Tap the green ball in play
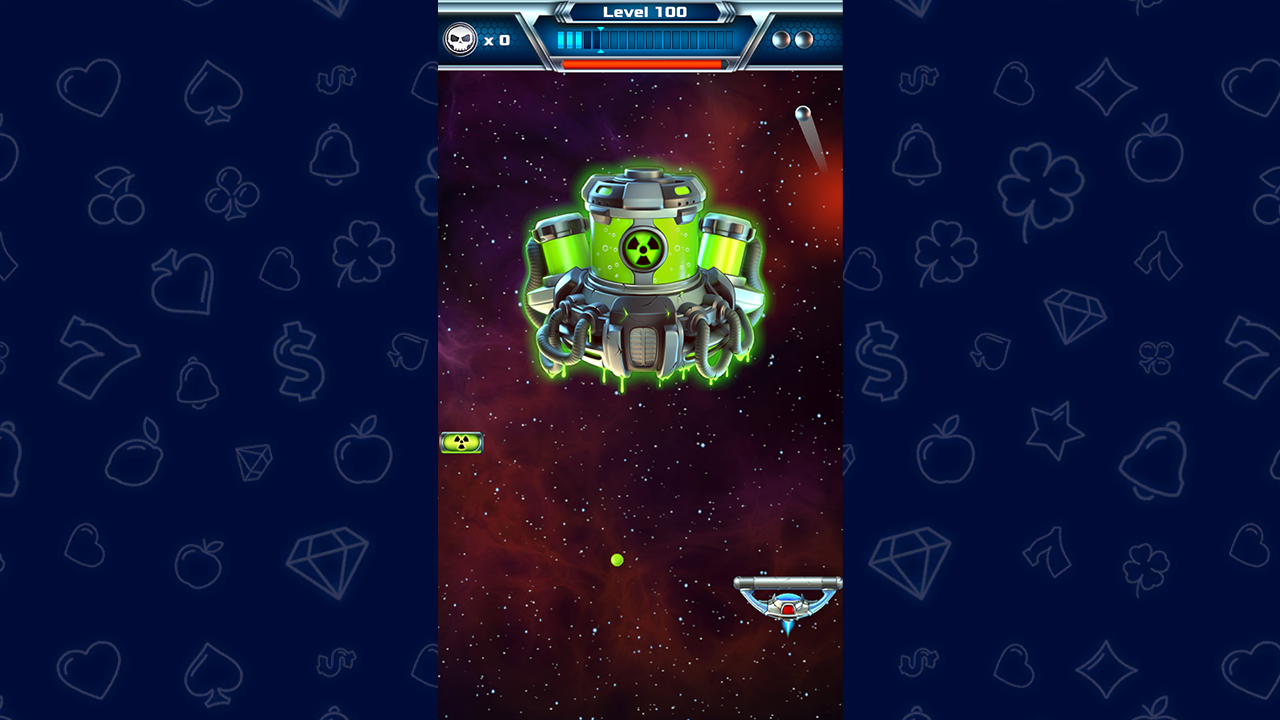Image resolution: width=1280 pixels, height=720 pixels. [617, 560]
